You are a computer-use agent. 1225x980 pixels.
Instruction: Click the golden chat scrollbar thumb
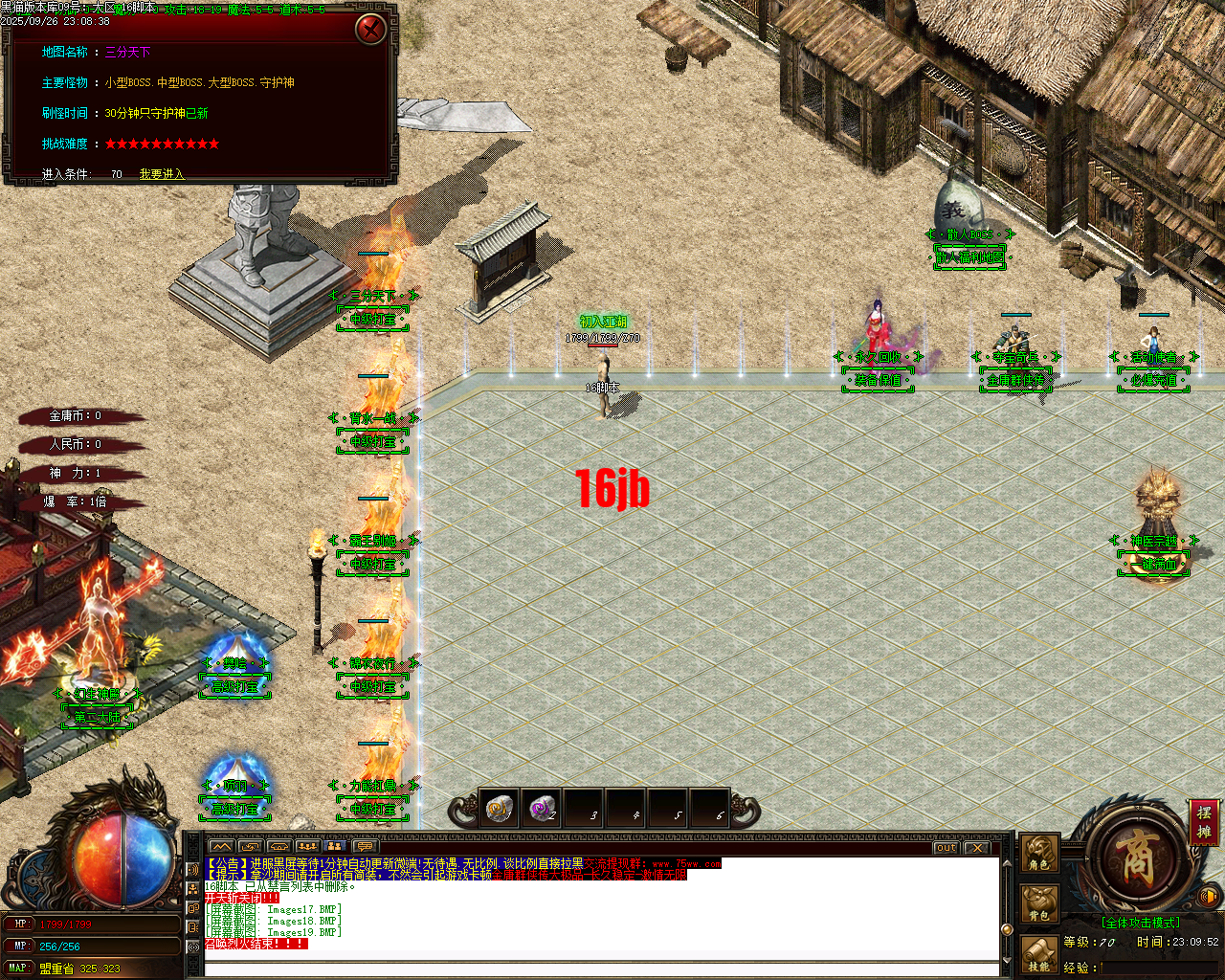coord(1007,929)
